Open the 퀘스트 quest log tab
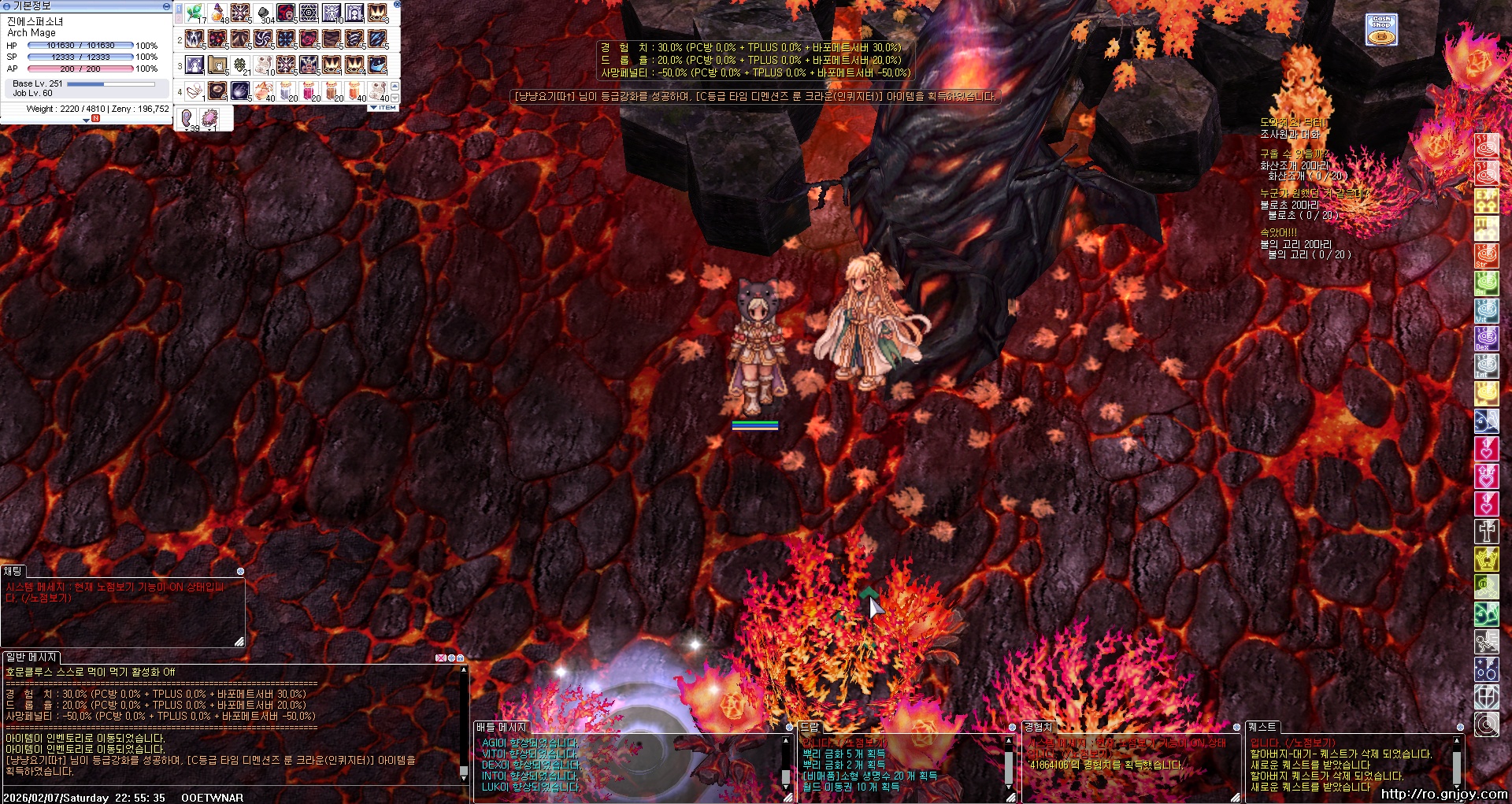 point(1262,727)
